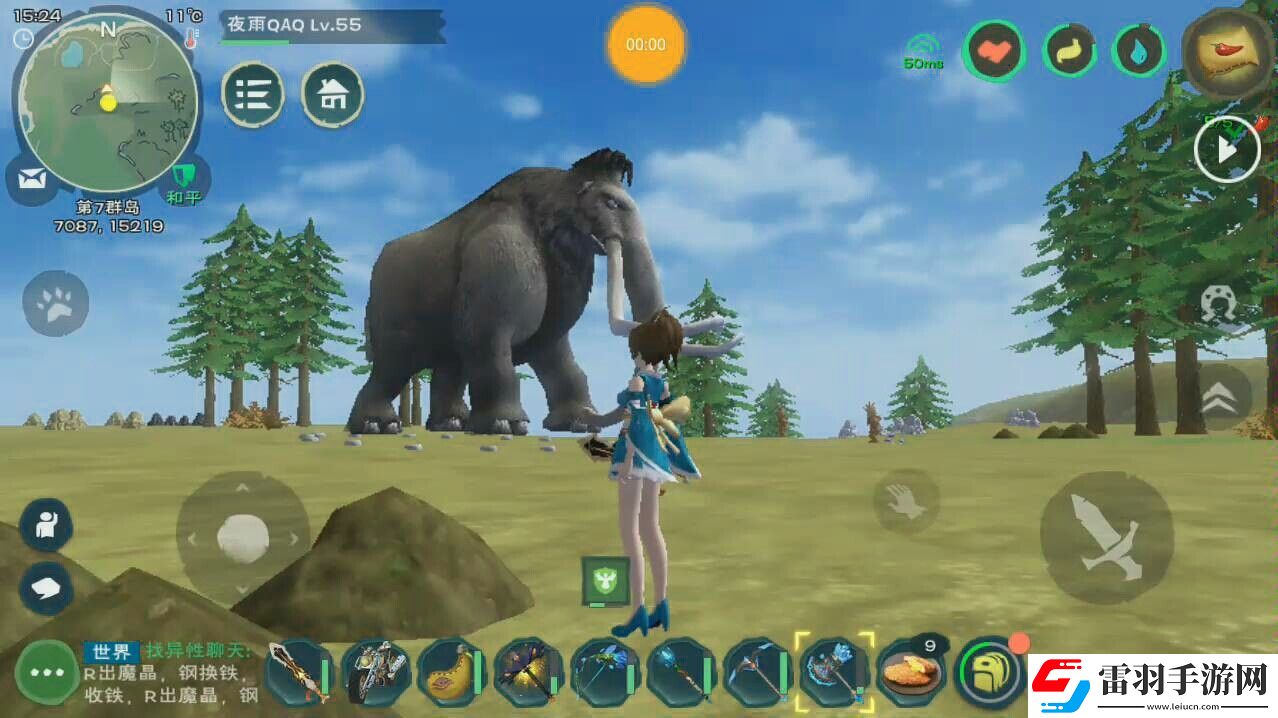This screenshot has width=1278, height=718.
Task: Tap the sword attack button
Action: click(x=1105, y=537)
